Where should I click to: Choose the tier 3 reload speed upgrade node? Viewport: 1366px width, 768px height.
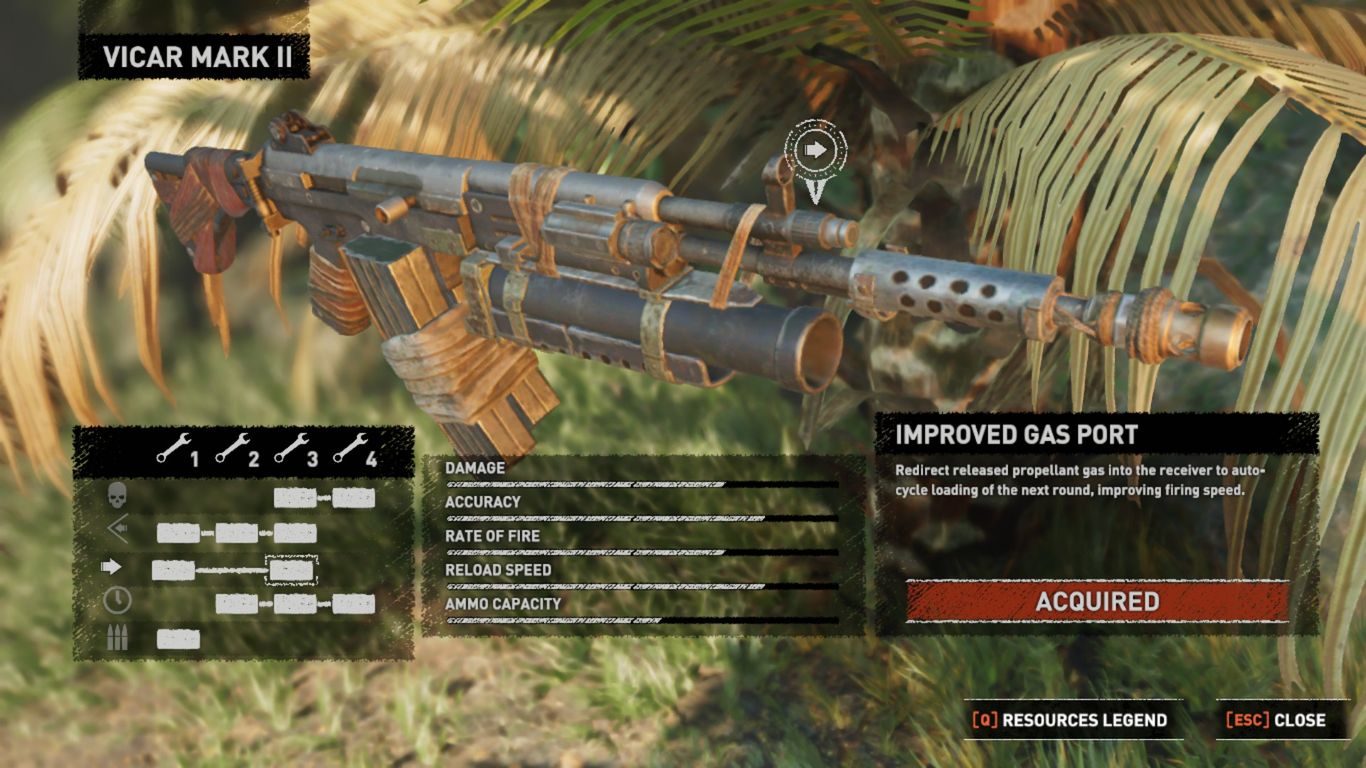pos(296,604)
